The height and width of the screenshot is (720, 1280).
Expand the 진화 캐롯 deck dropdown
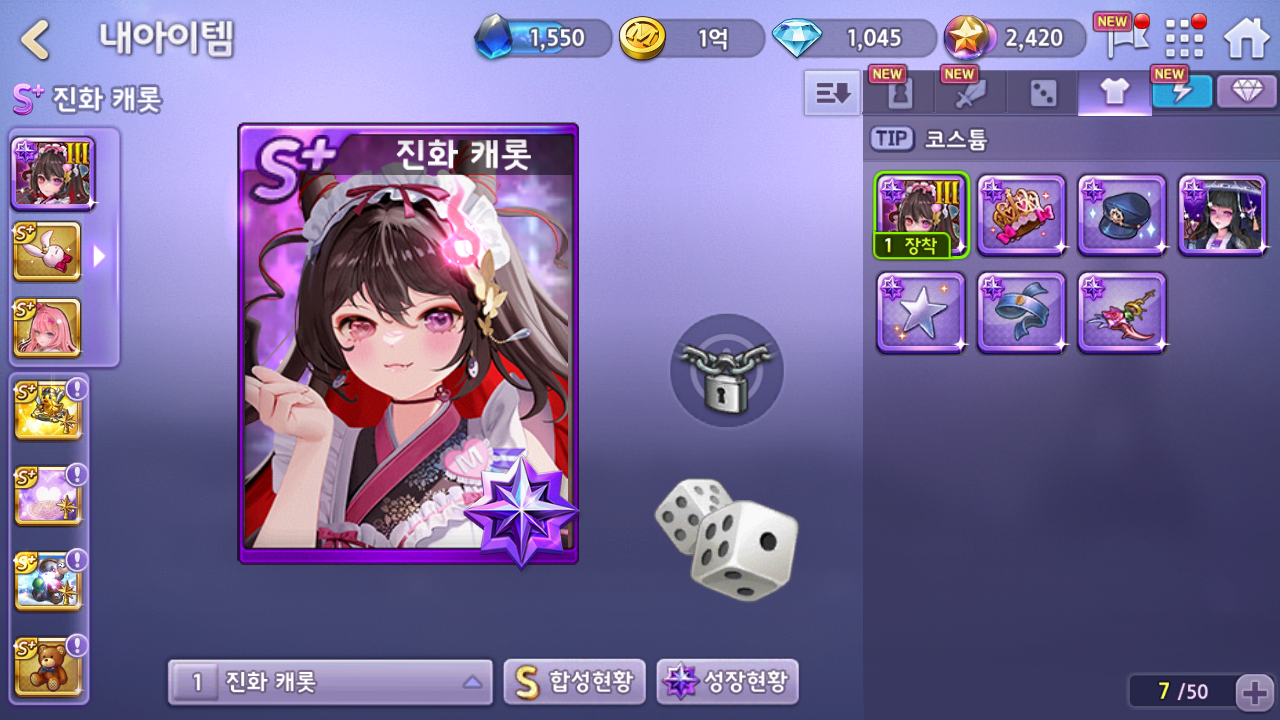pyautogui.click(x=330, y=682)
